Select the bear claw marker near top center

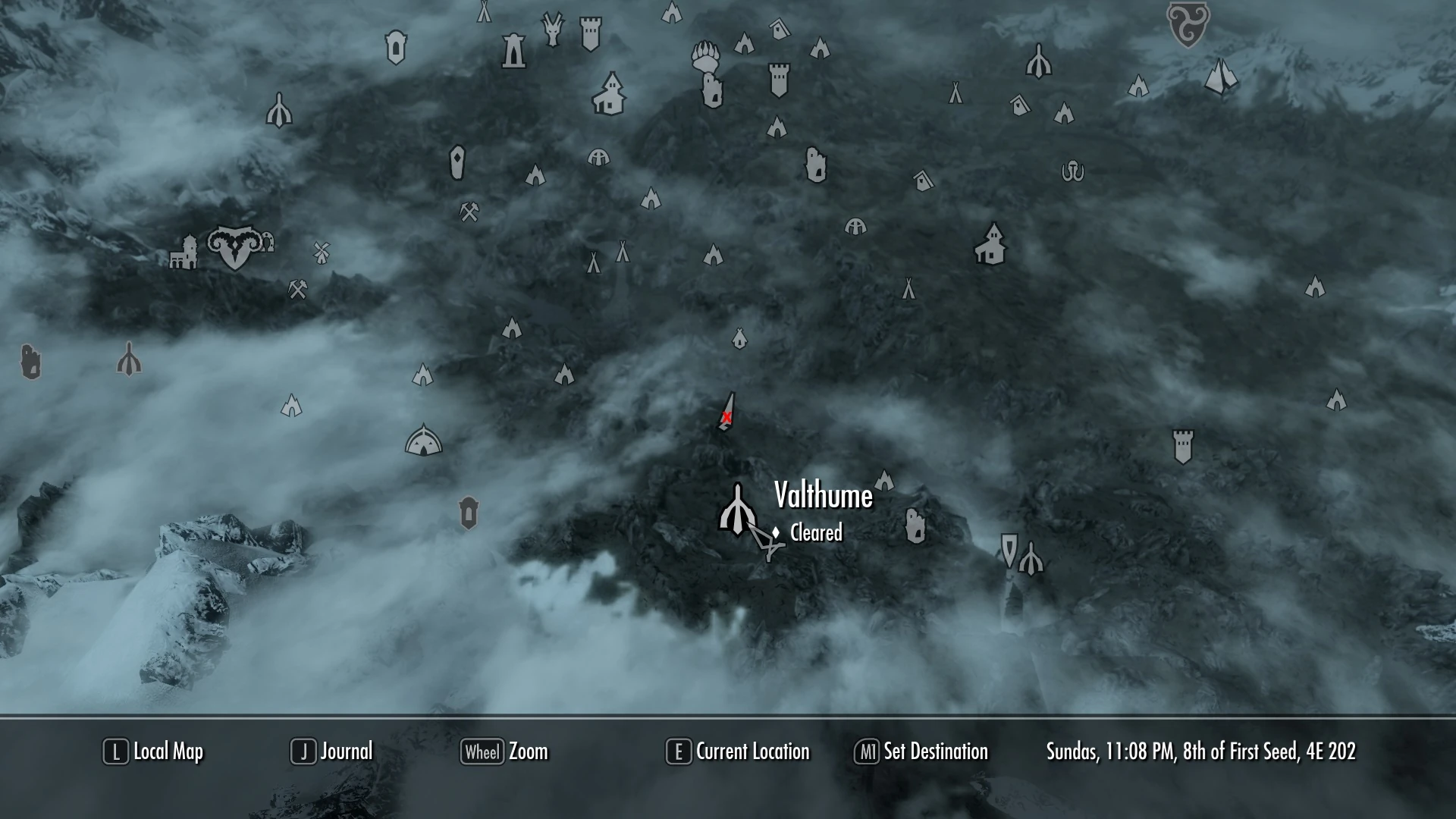[707, 57]
